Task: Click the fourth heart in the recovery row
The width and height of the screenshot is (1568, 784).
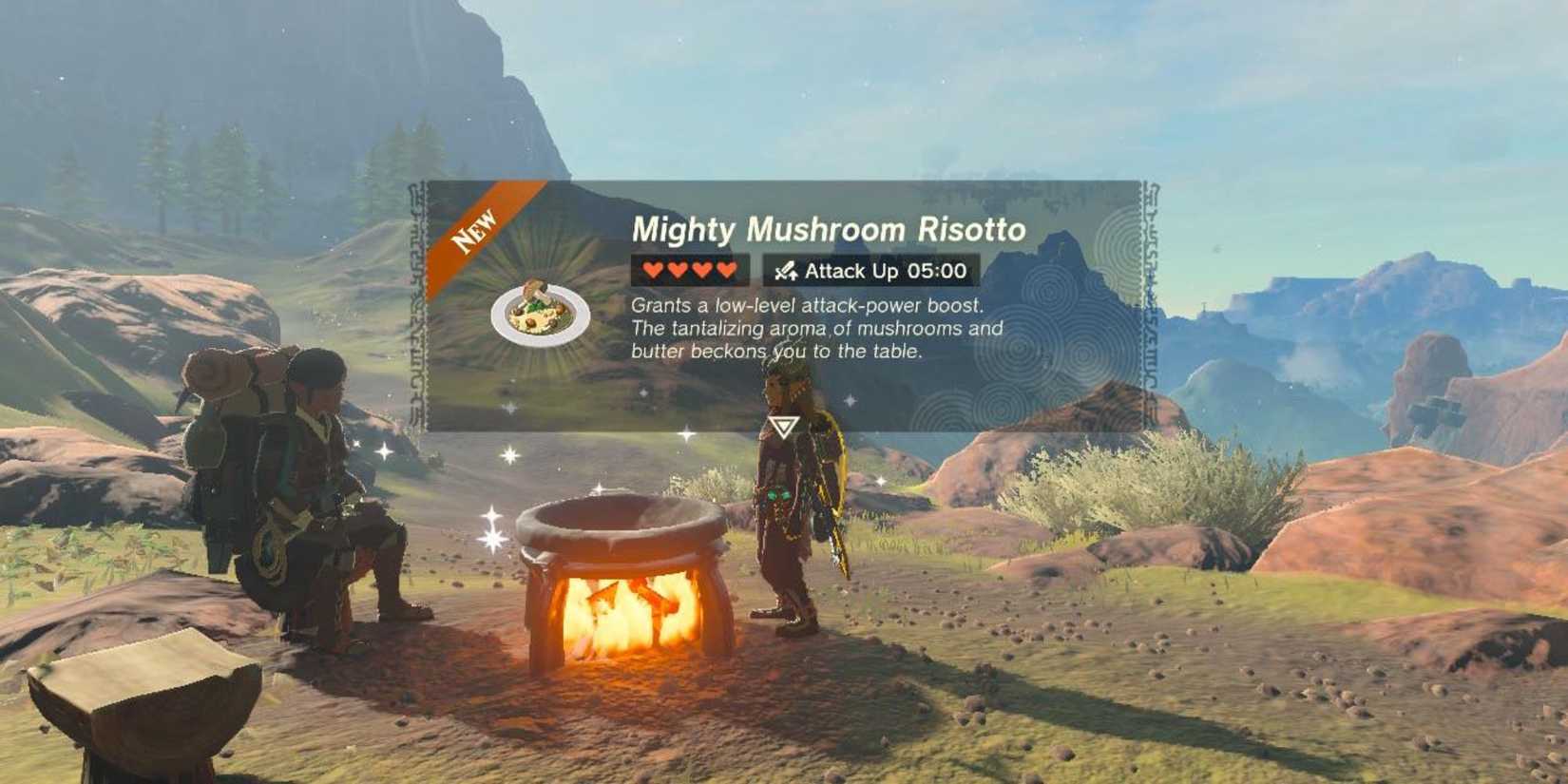Action: [727, 270]
